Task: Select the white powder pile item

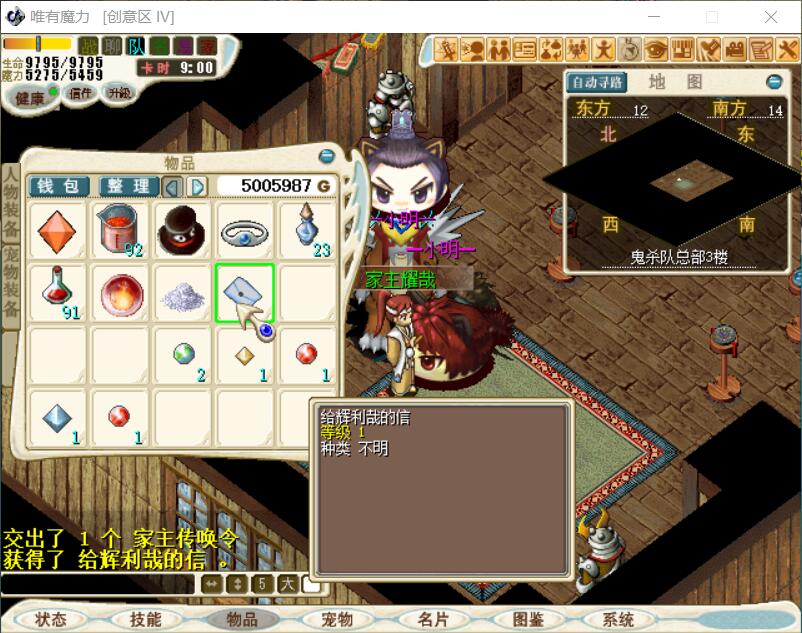Action: pos(182,293)
